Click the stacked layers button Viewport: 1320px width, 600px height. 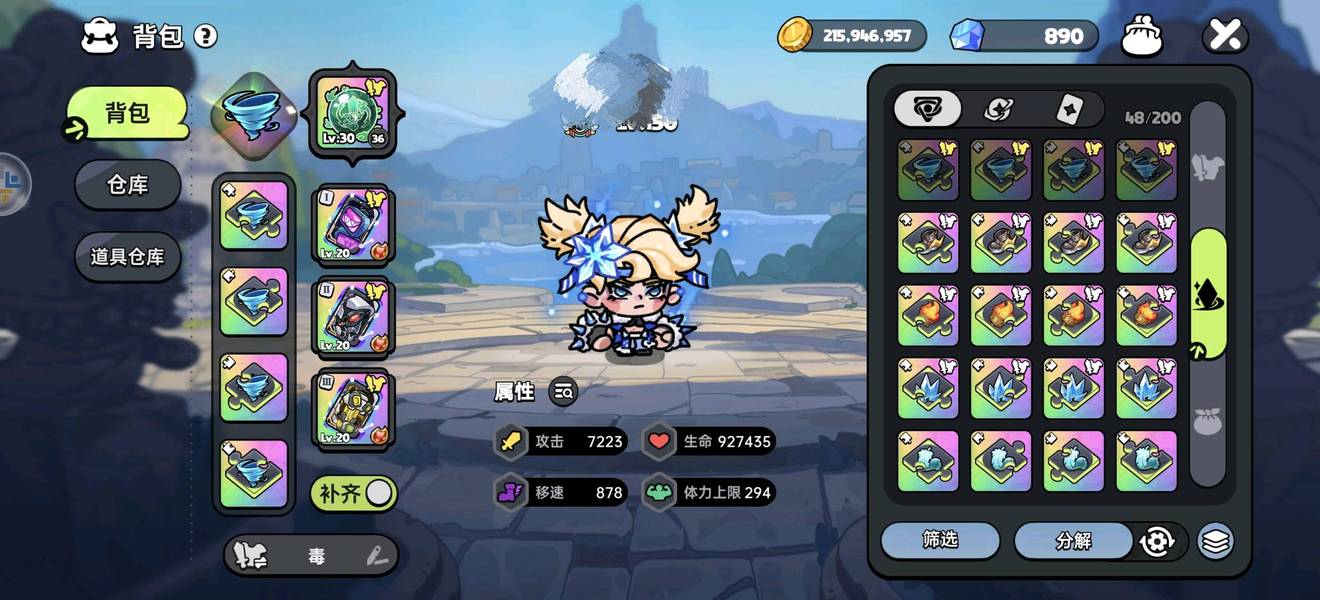[x=1215, y=541]
